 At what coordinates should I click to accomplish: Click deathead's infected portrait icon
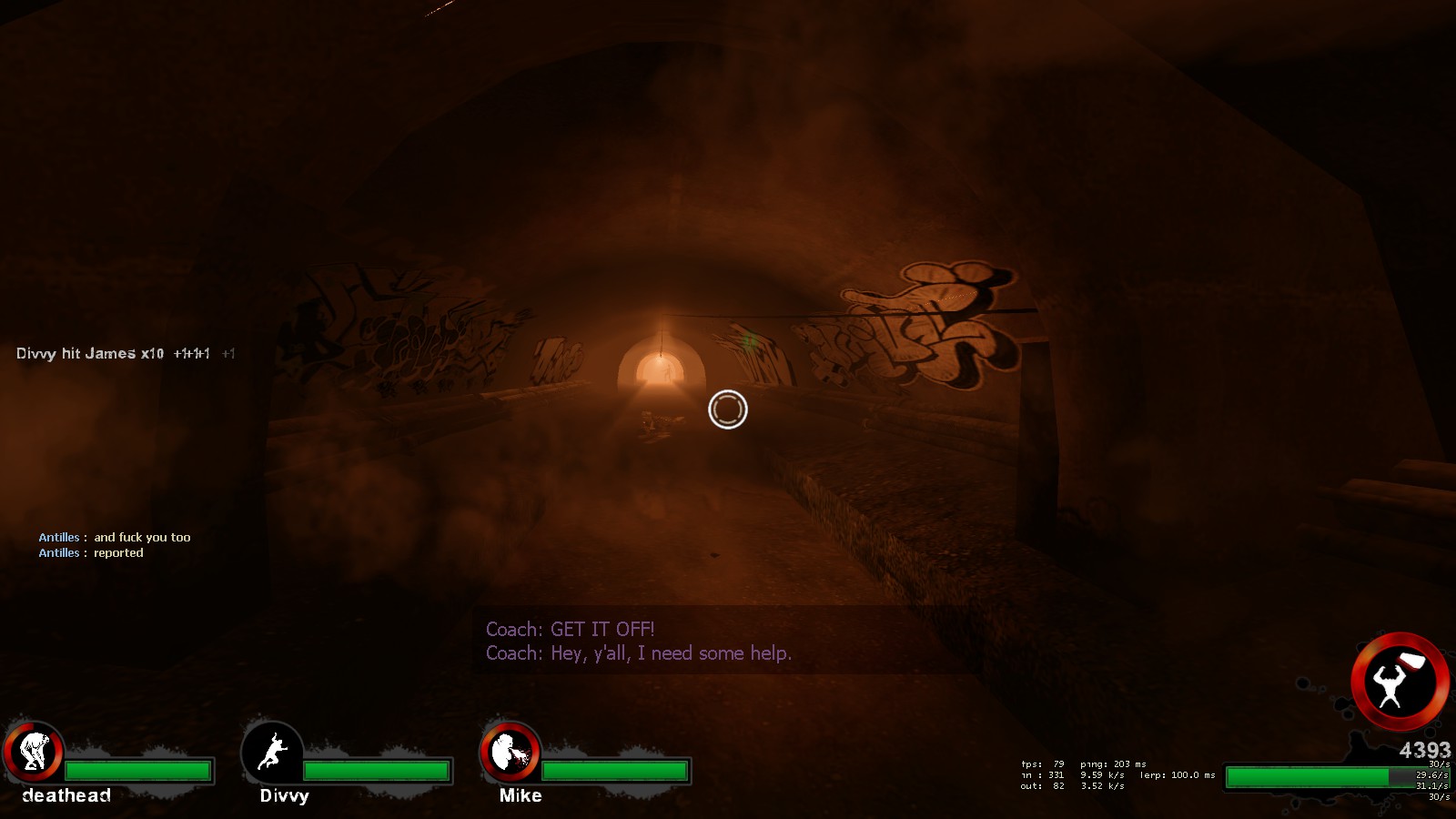[x=34, y=752]
